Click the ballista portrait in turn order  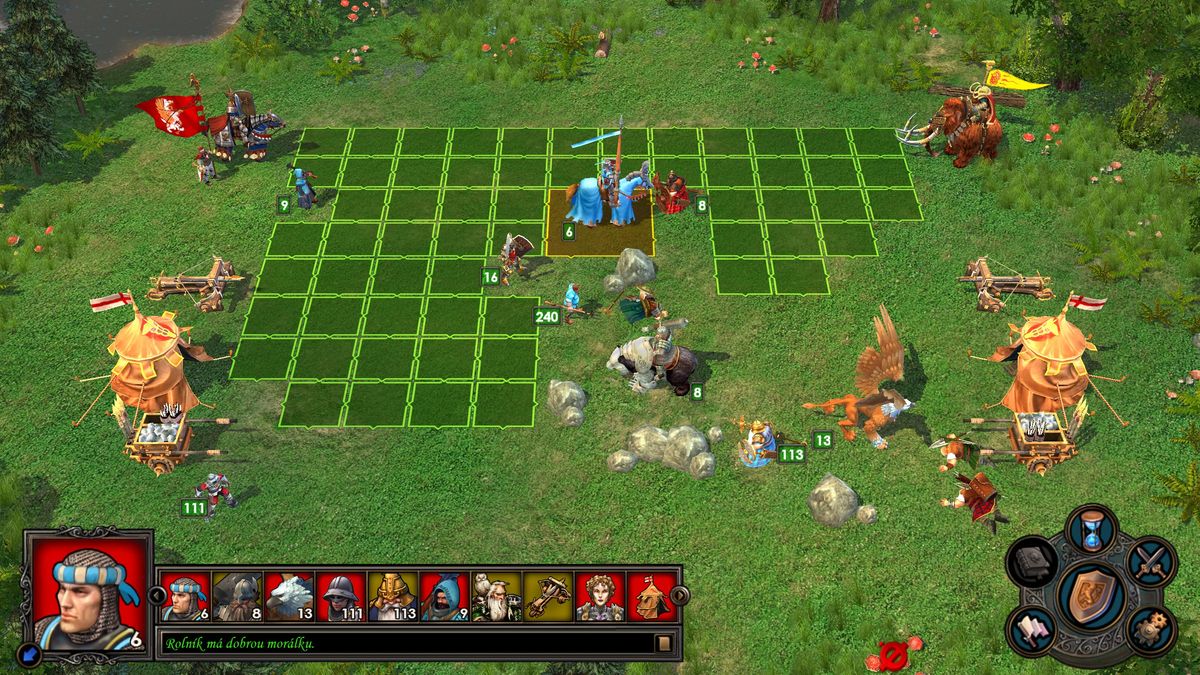(x=548, y=597)
